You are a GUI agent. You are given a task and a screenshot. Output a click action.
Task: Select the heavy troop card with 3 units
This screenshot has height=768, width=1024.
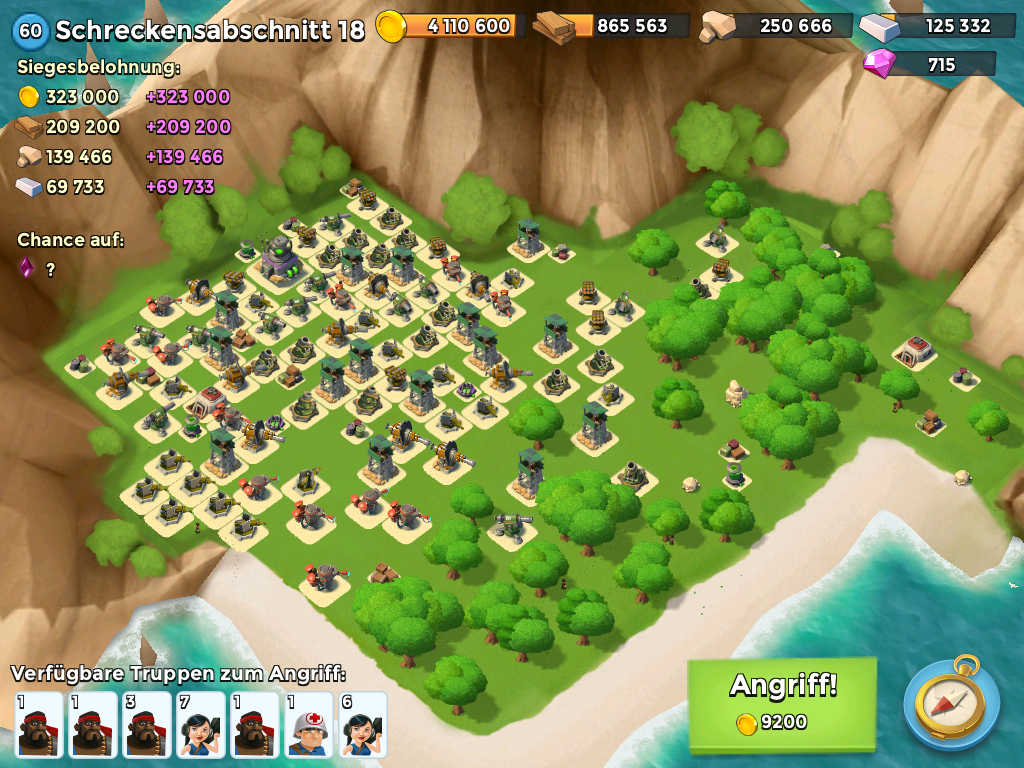(x=147, y=724)
